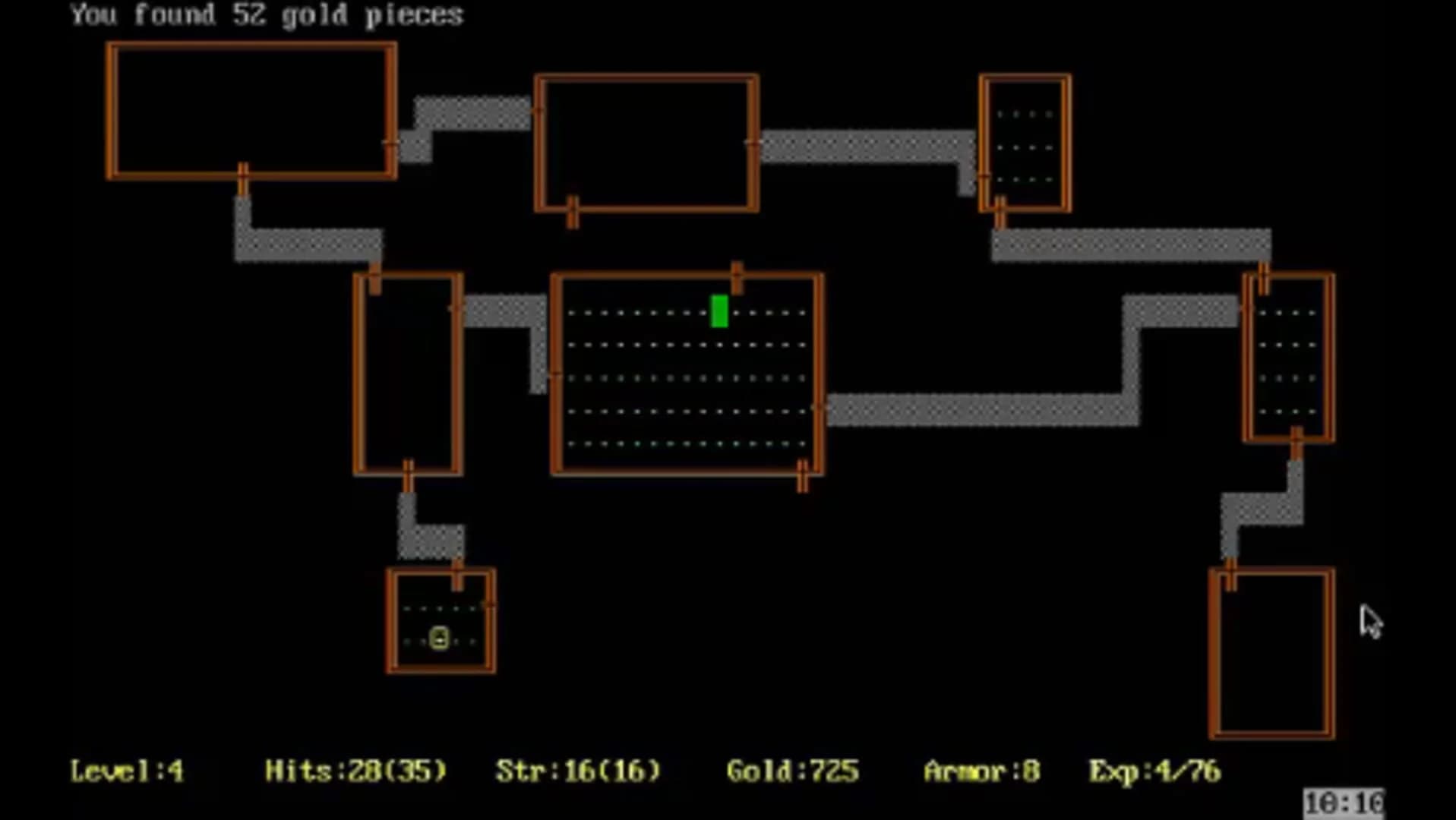Click the Str:16(16) strength stat
This screenshot has height=820, width=1456.
pyautogui.click(x=577, y=771)
